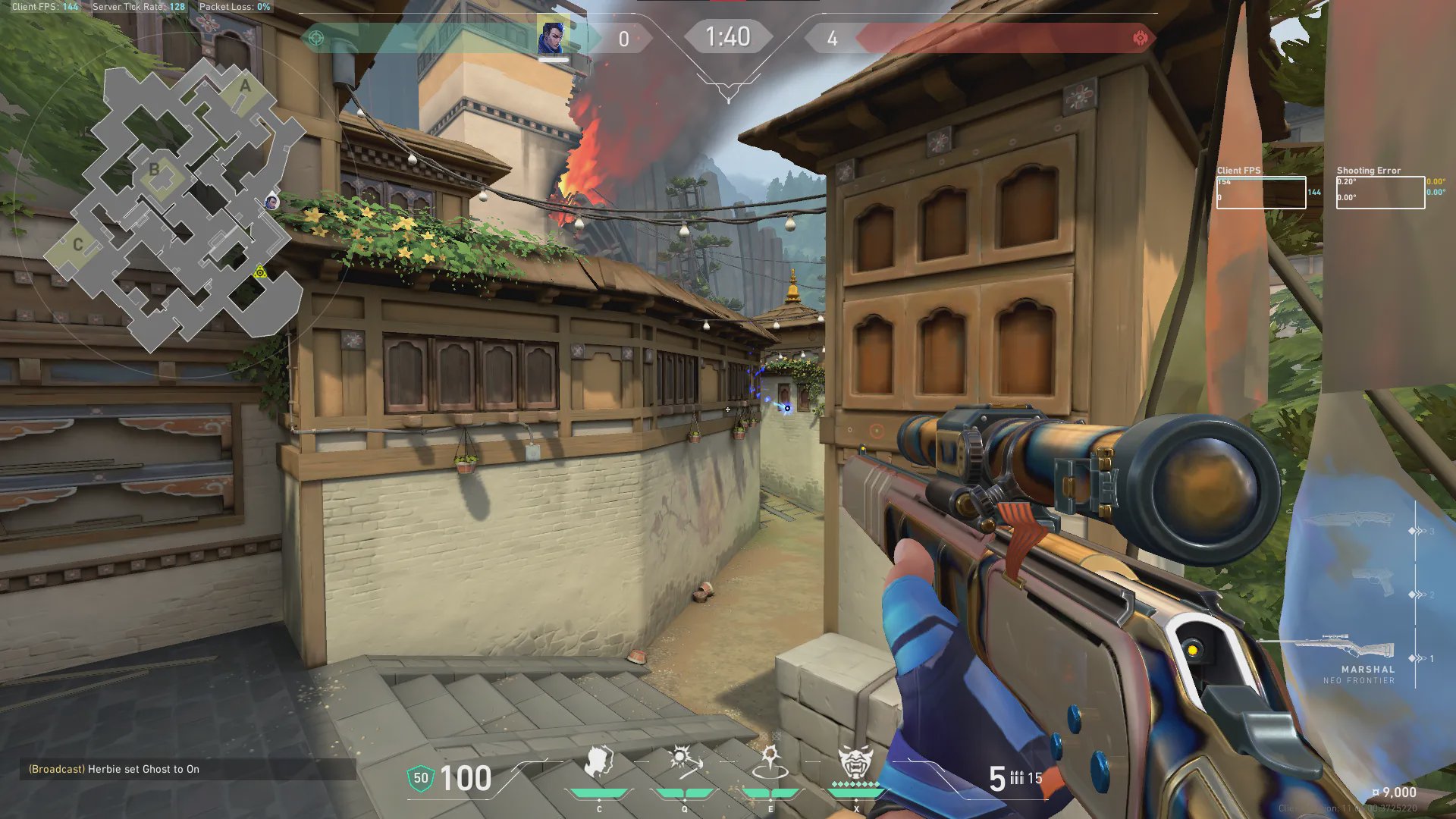Click the yellow player marker on the minimap

click(x=260, y=271)
